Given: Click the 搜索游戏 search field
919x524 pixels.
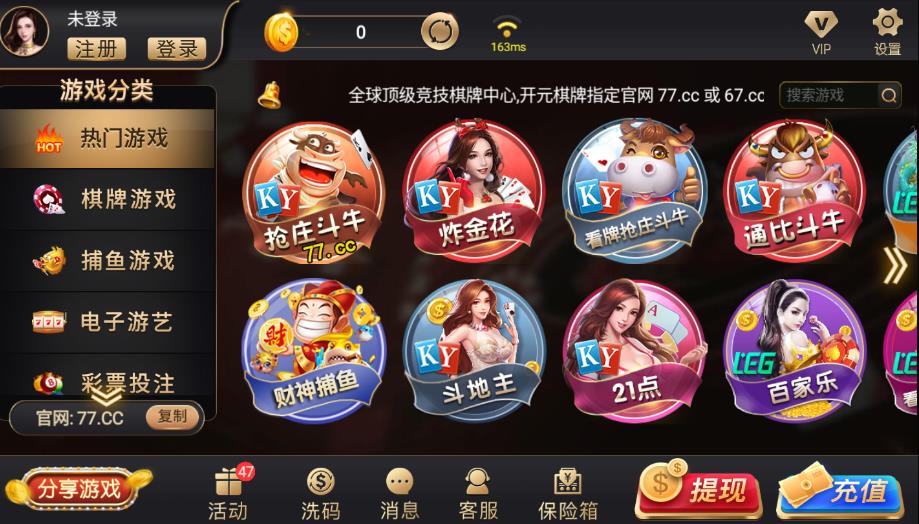Looking at the screenshot, I should pos(828,95).
